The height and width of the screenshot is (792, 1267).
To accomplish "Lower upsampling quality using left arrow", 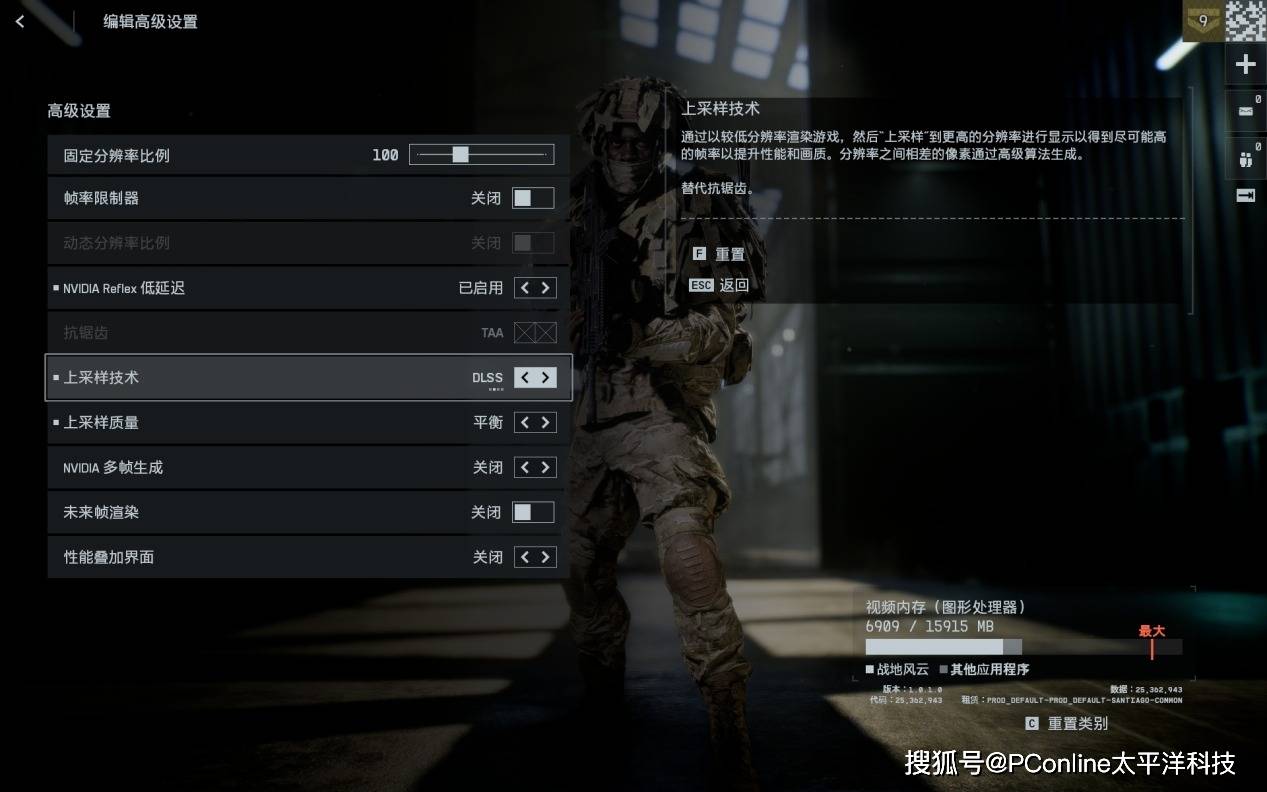I will [x=524, y=422].
